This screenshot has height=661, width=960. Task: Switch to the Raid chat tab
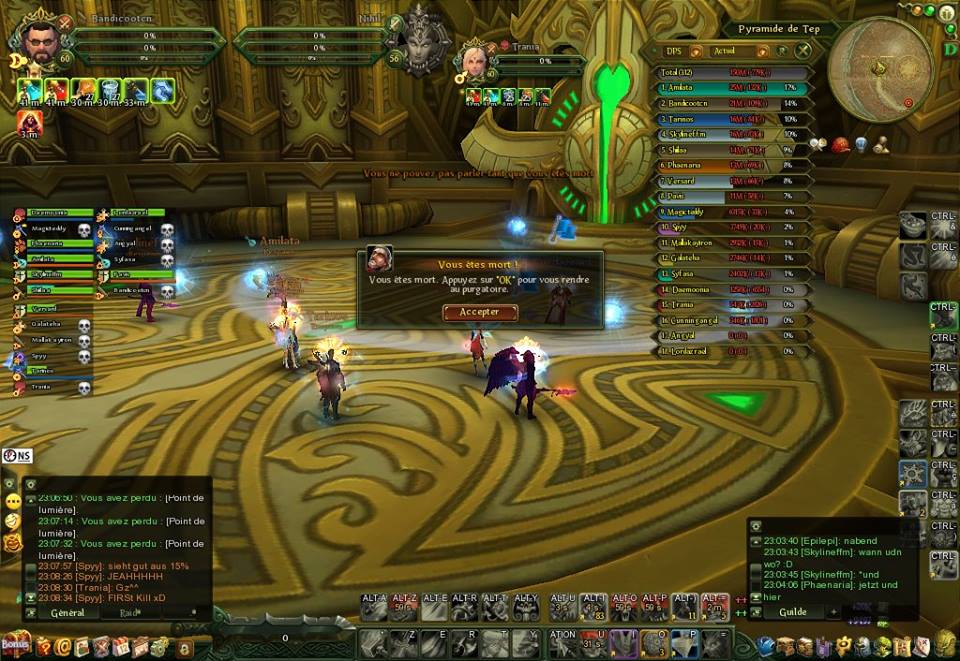(128, 612)
